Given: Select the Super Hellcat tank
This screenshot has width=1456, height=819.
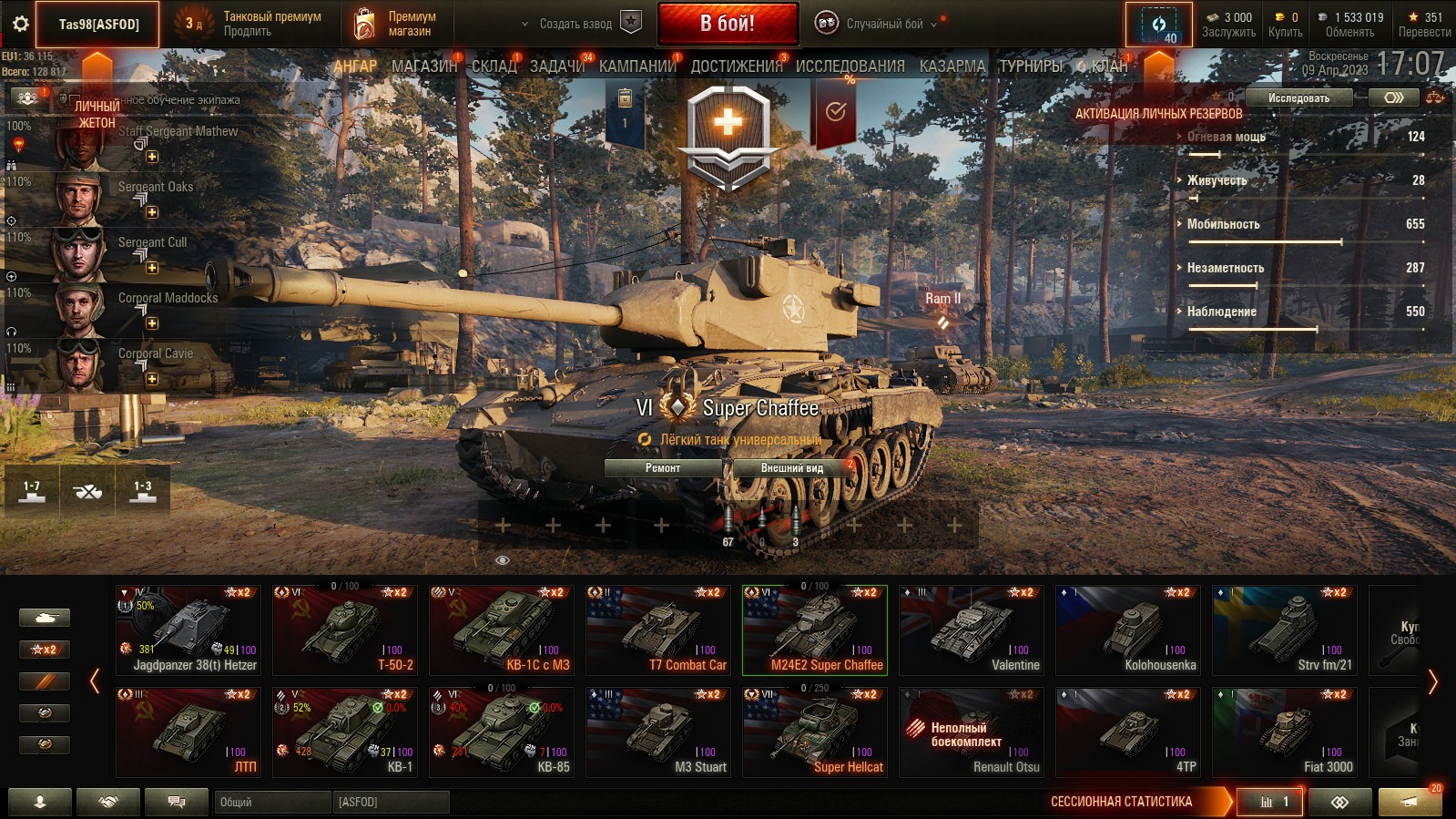Looking at the screenshot, I should pyautogui.click(x=815, y=732).
